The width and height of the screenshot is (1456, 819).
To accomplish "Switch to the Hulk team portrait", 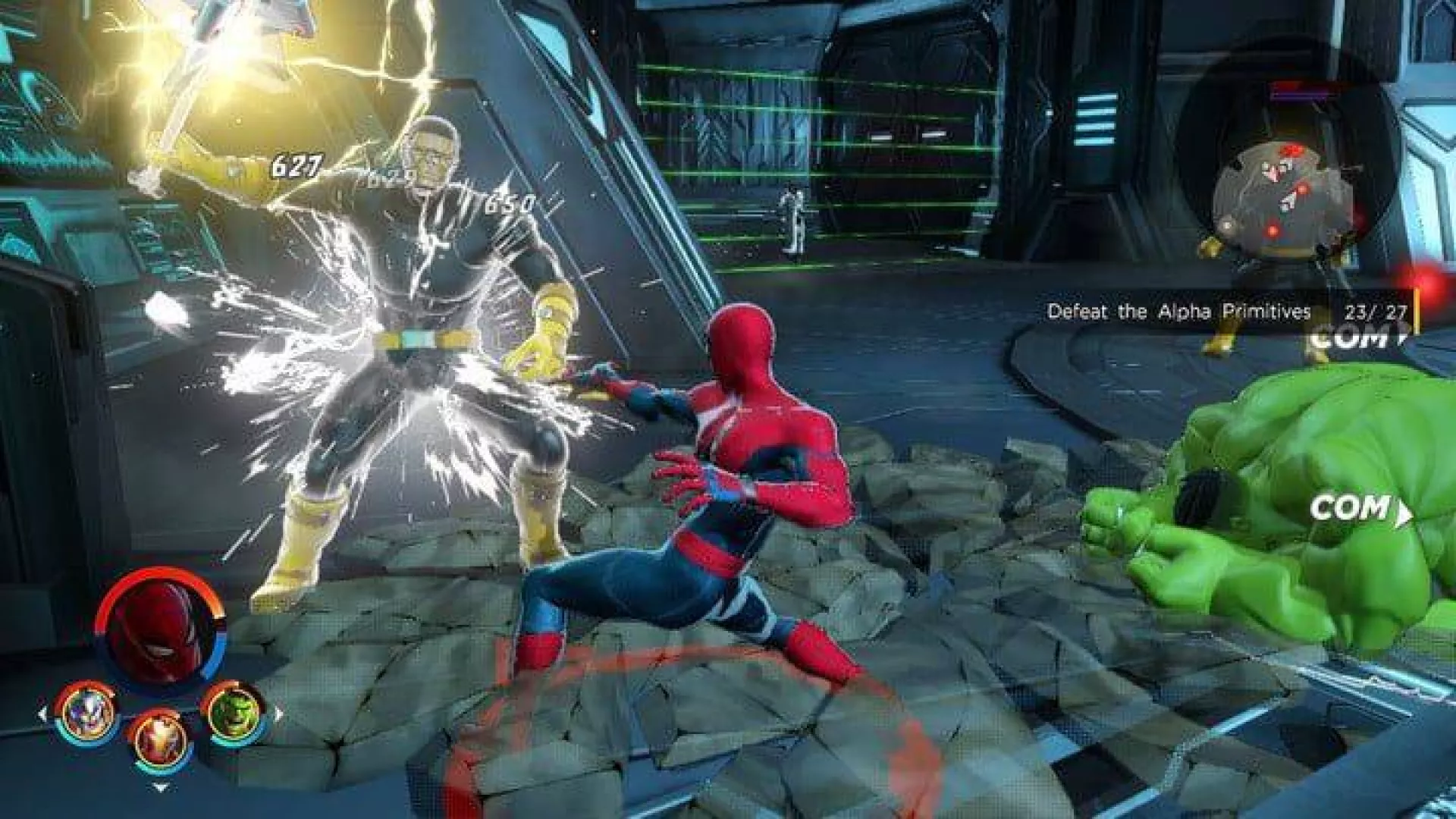I will (x=232, y=711).
